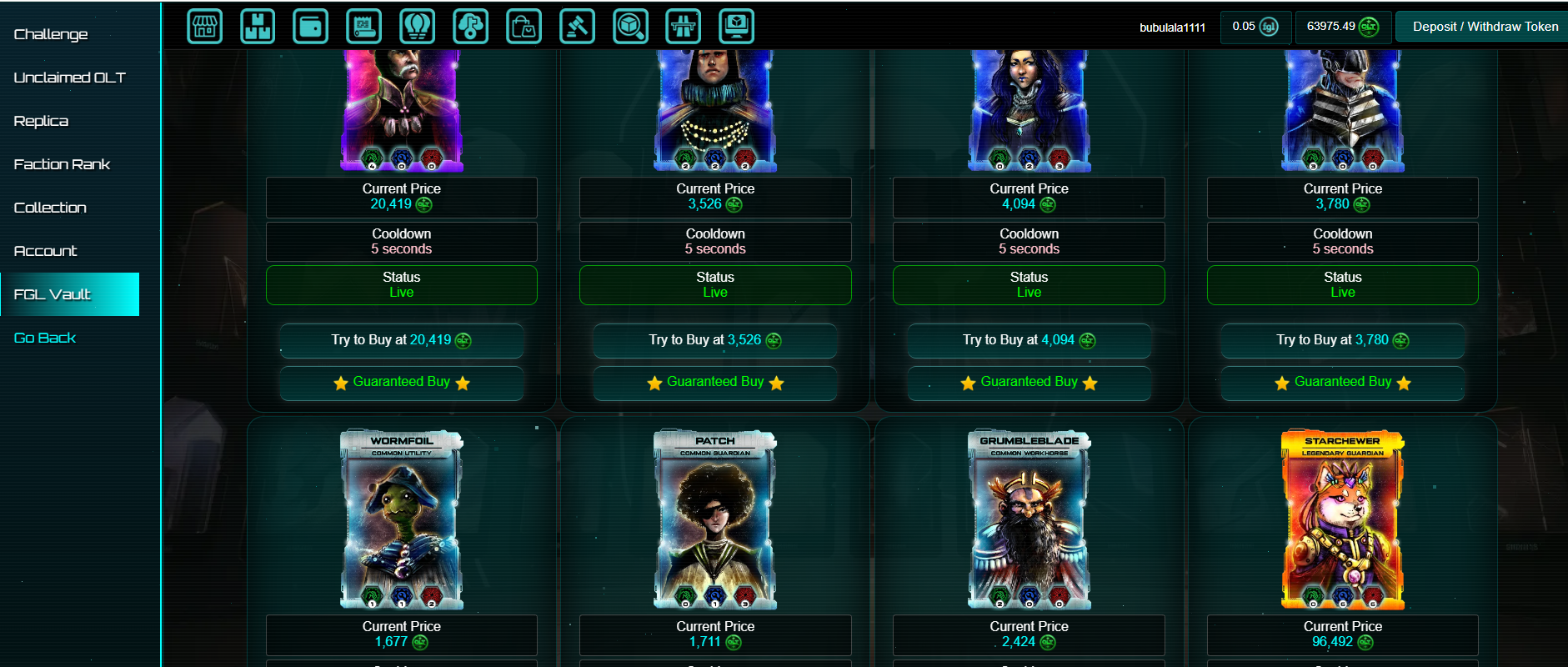
Task: Guaranteed Buy the 4,094 priced card
Action: (x=1029, y=383)
